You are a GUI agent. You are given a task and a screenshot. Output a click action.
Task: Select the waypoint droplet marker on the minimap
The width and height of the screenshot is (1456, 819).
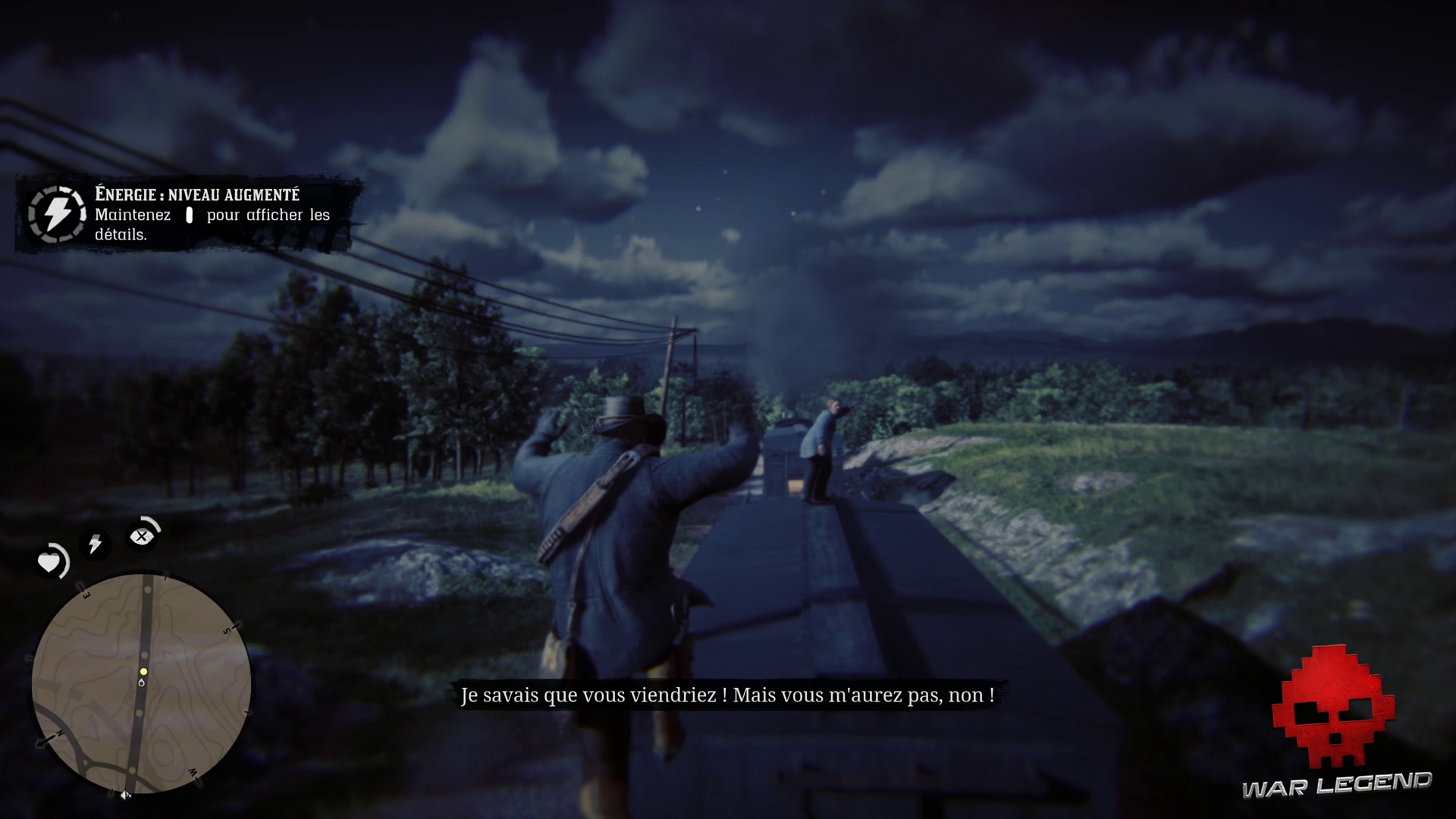142,682
